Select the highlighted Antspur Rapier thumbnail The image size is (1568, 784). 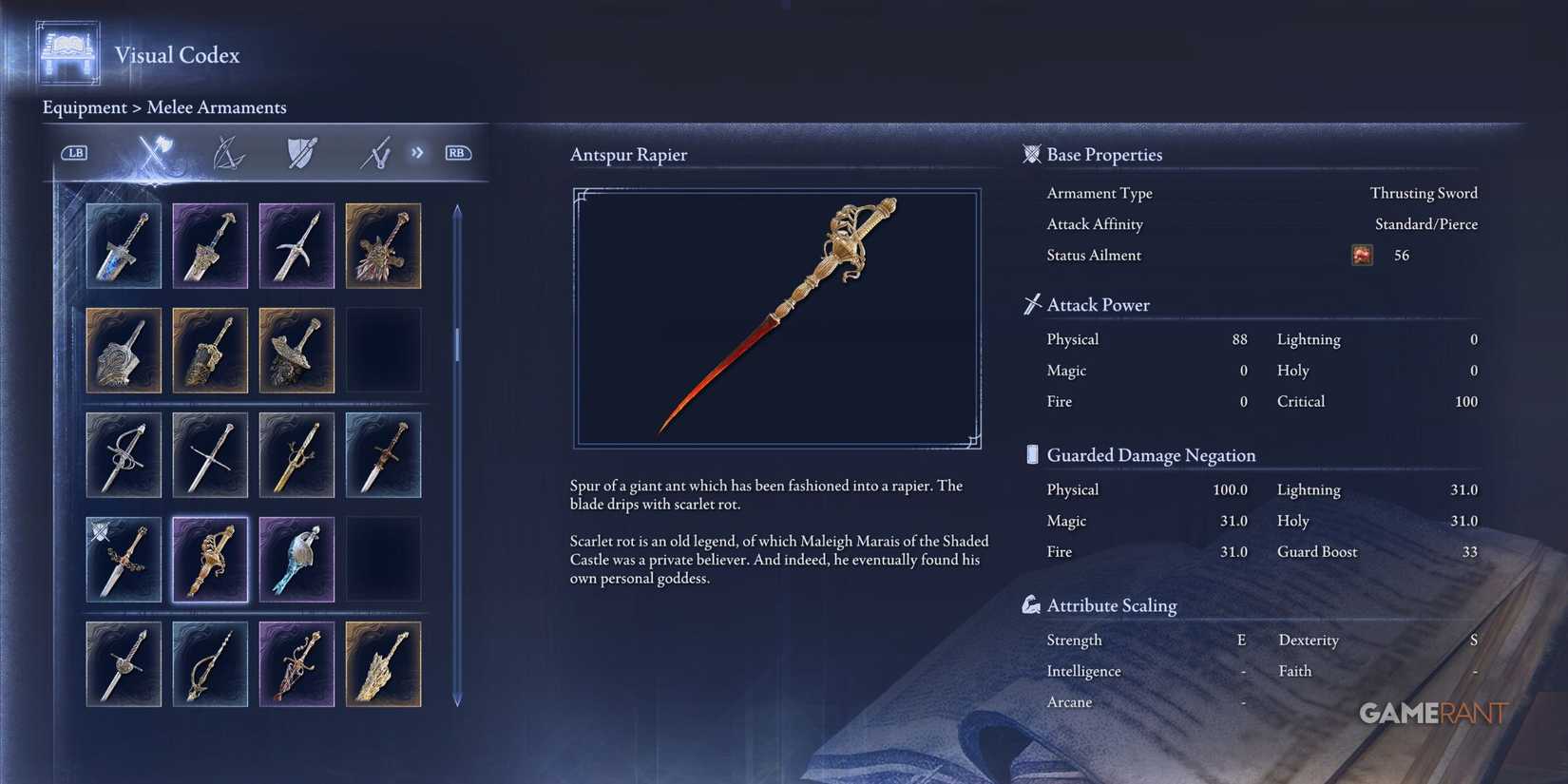(210, 559)
